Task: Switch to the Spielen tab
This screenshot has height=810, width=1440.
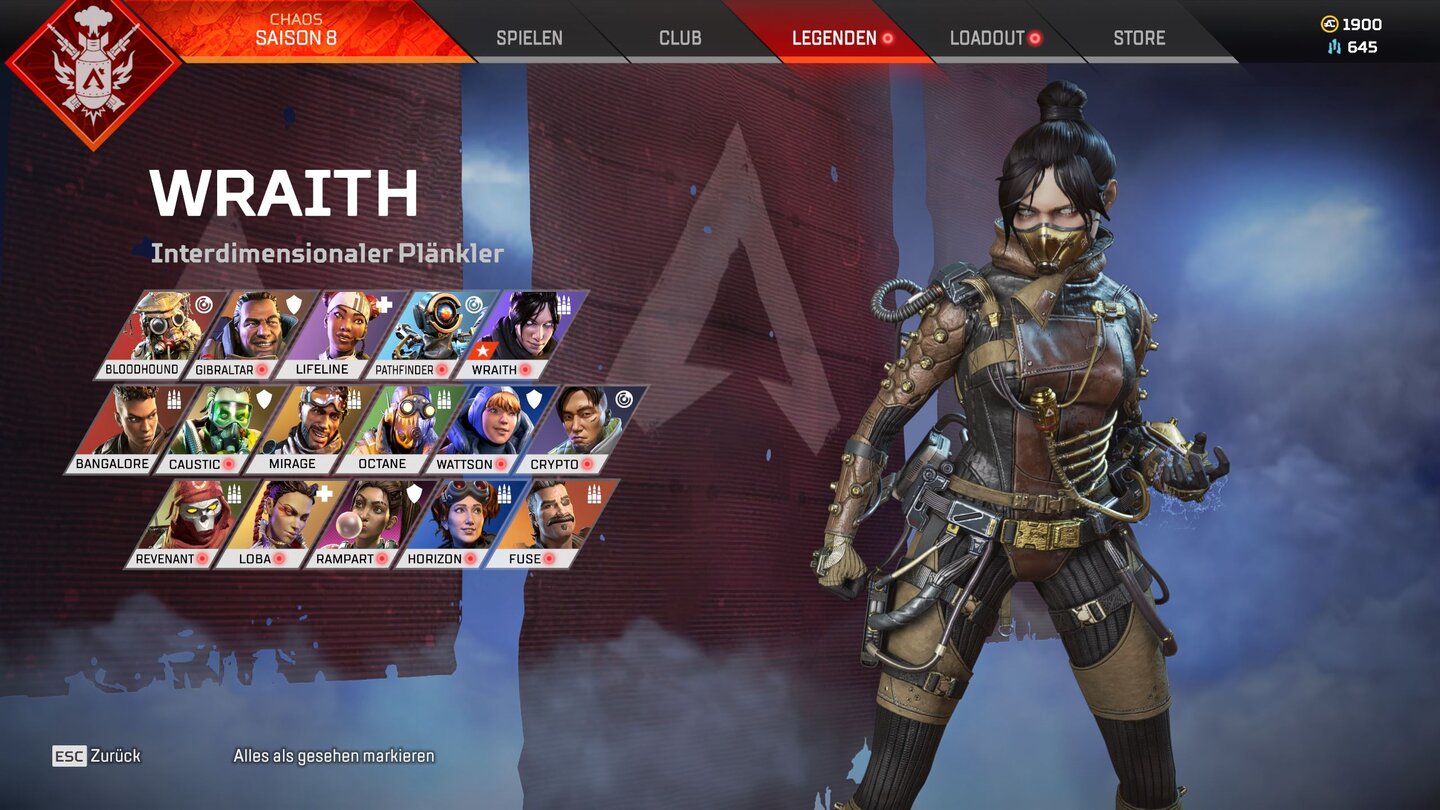Action: (529, 38)
